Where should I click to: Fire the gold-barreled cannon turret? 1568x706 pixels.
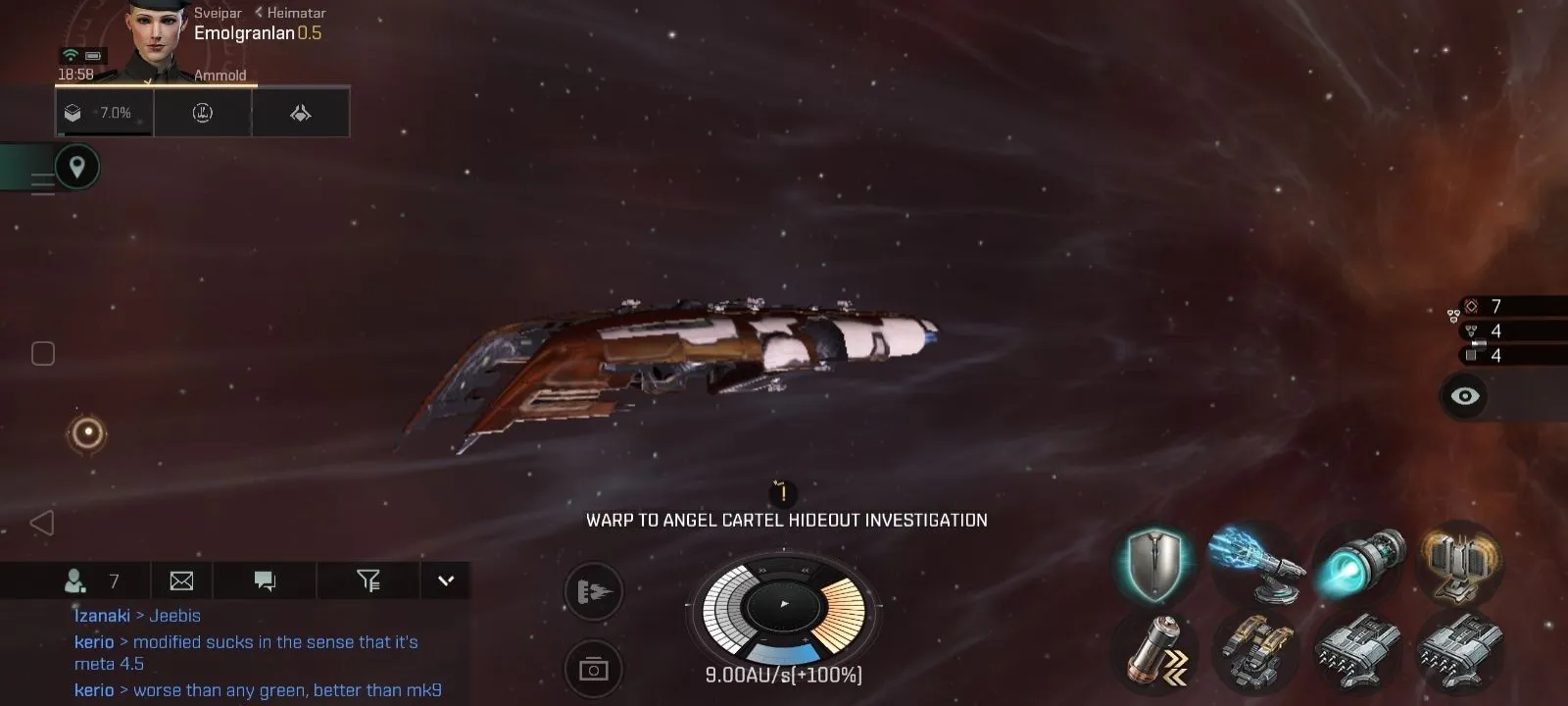1257,648
